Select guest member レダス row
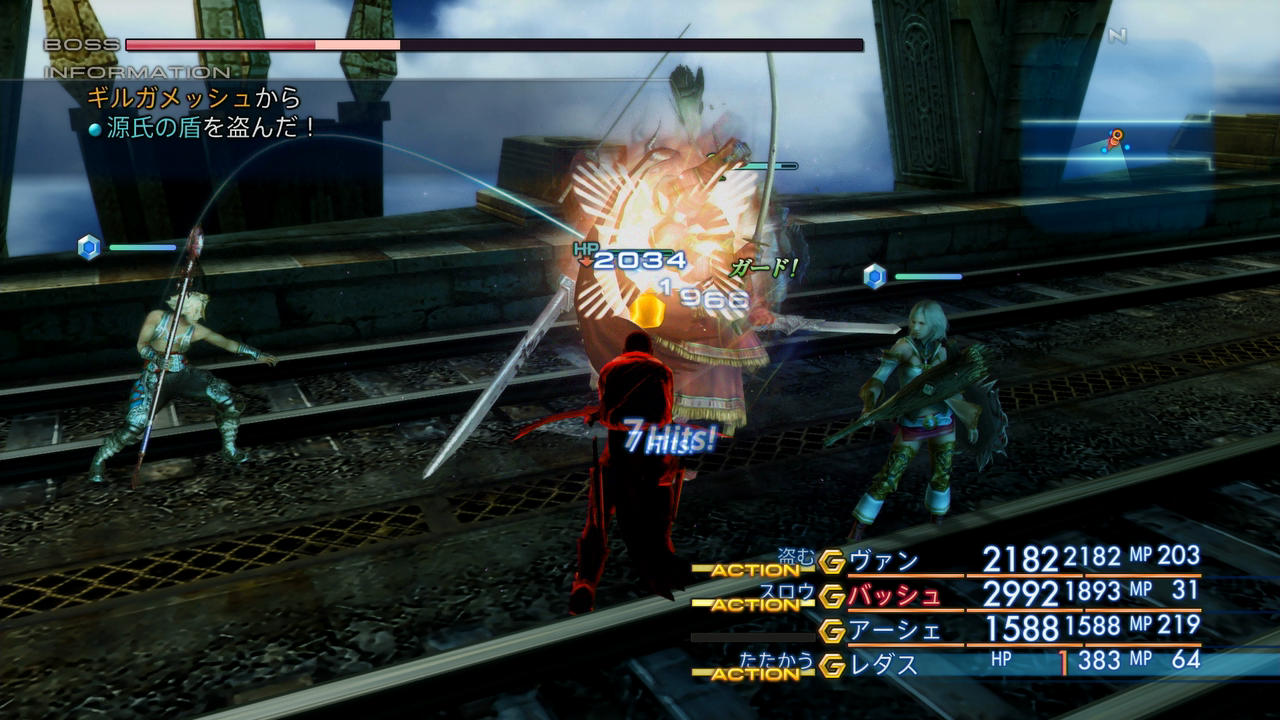The image size is (1280, 720). click(883, 663)
